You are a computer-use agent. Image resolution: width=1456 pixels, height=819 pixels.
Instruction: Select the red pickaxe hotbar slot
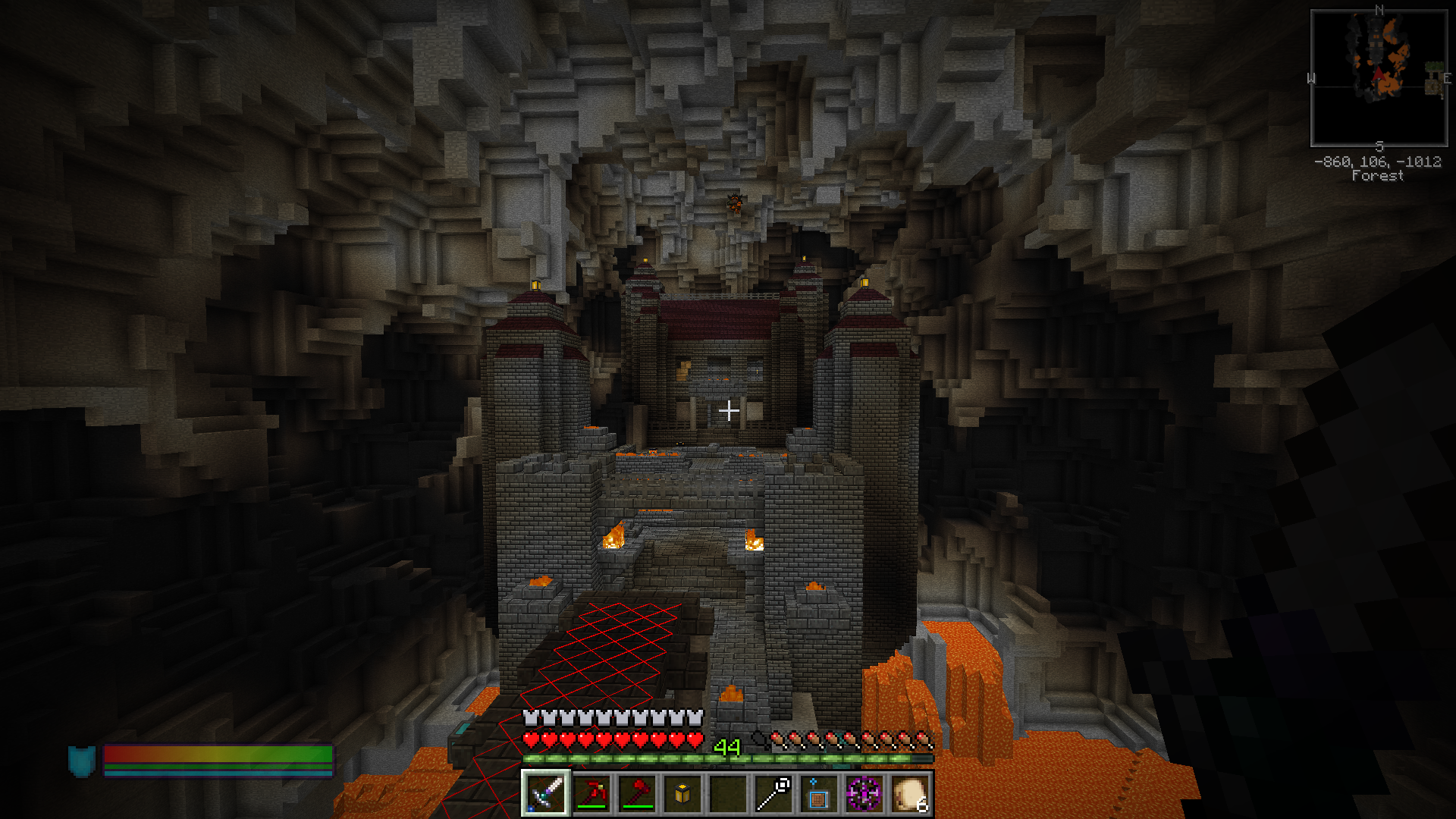[591, 794]
